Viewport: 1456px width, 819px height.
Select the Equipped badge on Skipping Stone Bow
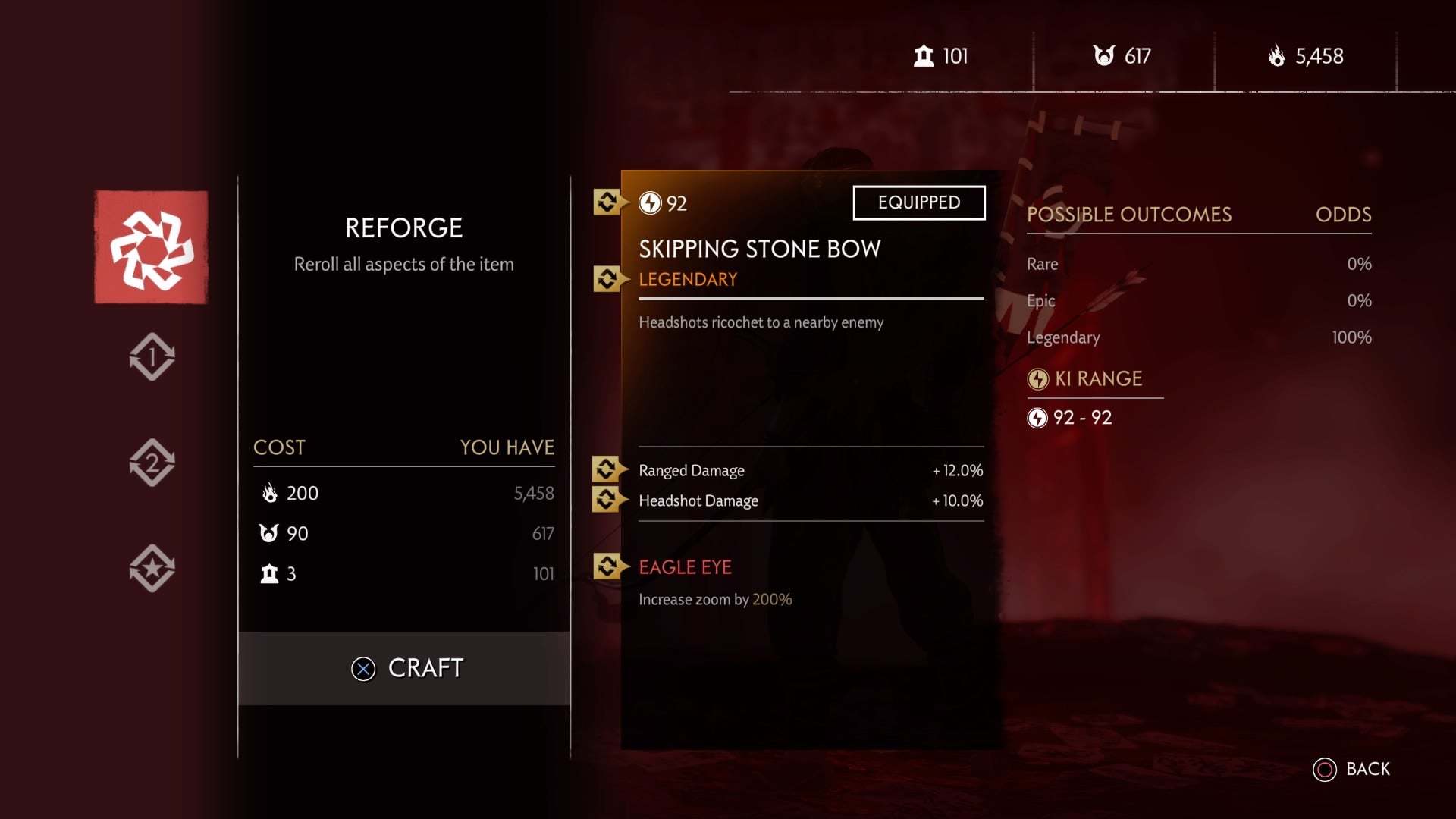pyautogui.click(x=919, y=202)
